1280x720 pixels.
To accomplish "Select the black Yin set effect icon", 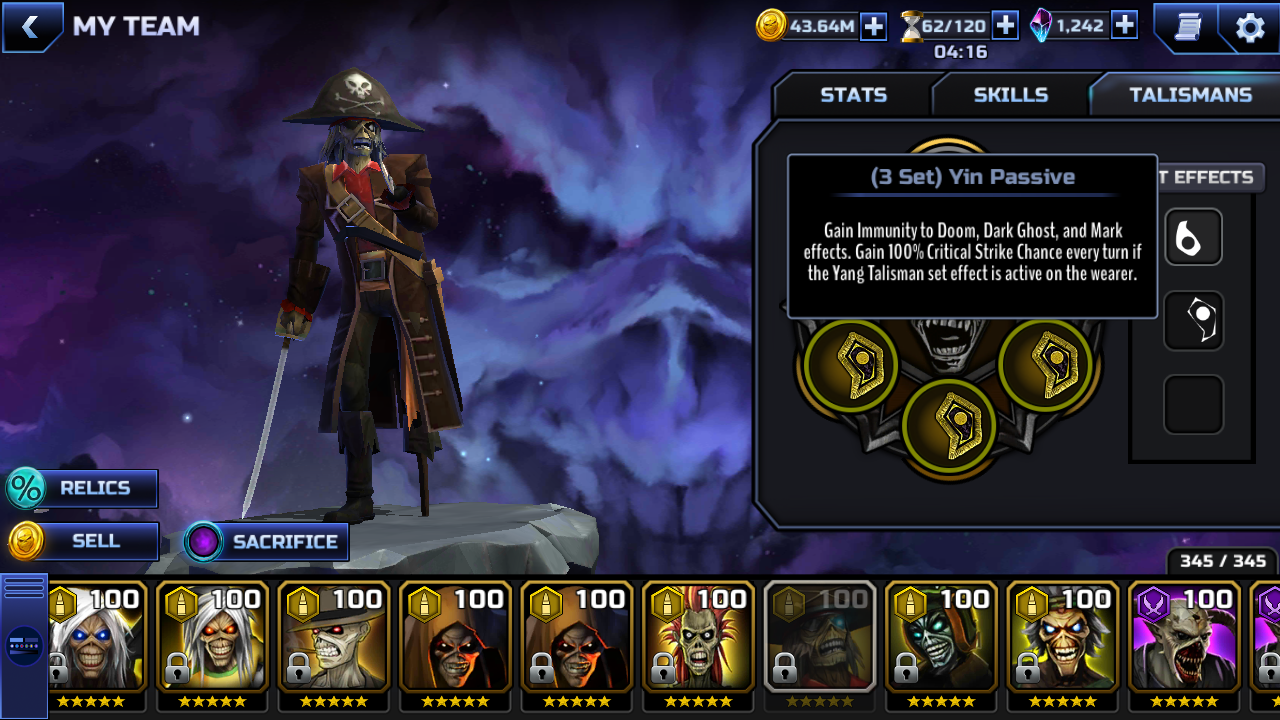I will (1193, 321).
